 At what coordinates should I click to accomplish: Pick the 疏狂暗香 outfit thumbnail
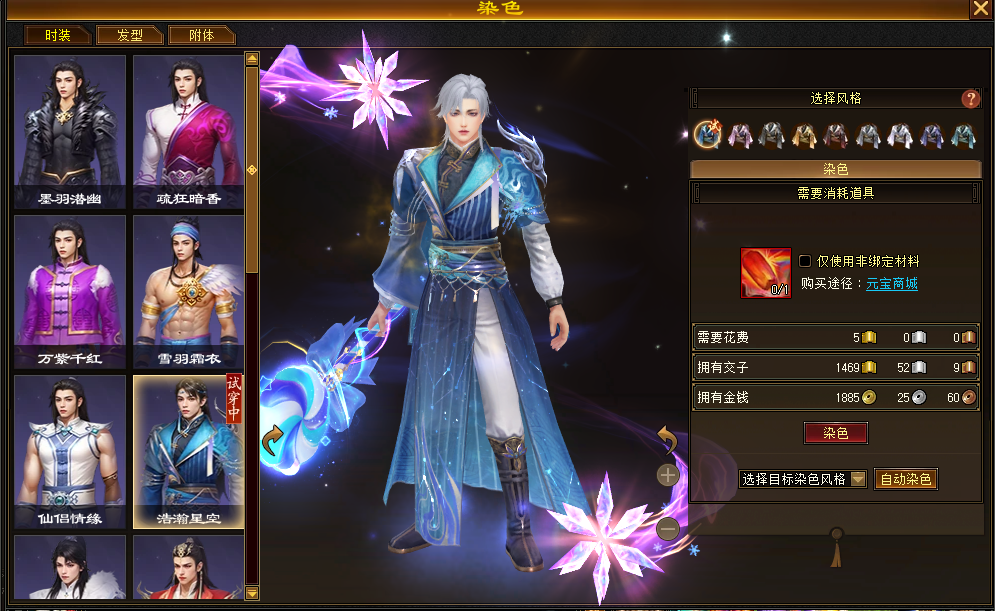189,130
